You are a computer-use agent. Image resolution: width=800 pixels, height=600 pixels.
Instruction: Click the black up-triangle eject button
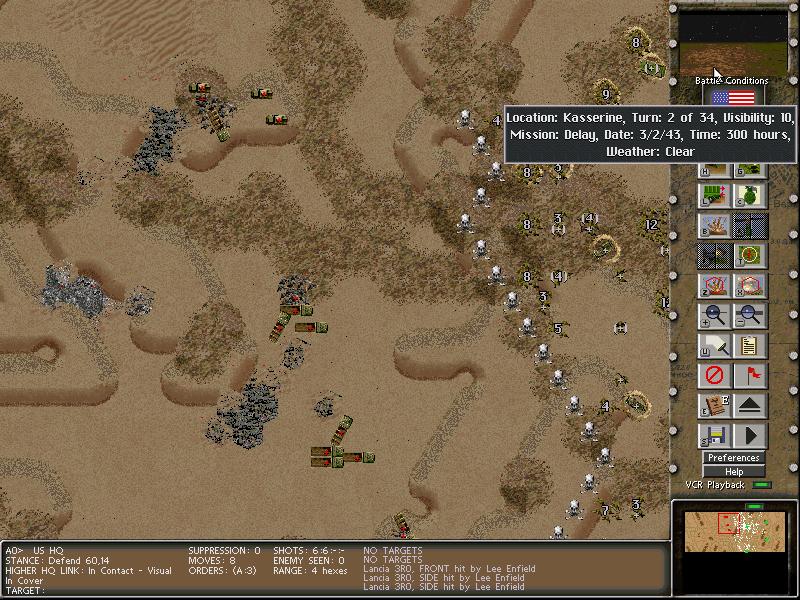(x=750, y=406)
